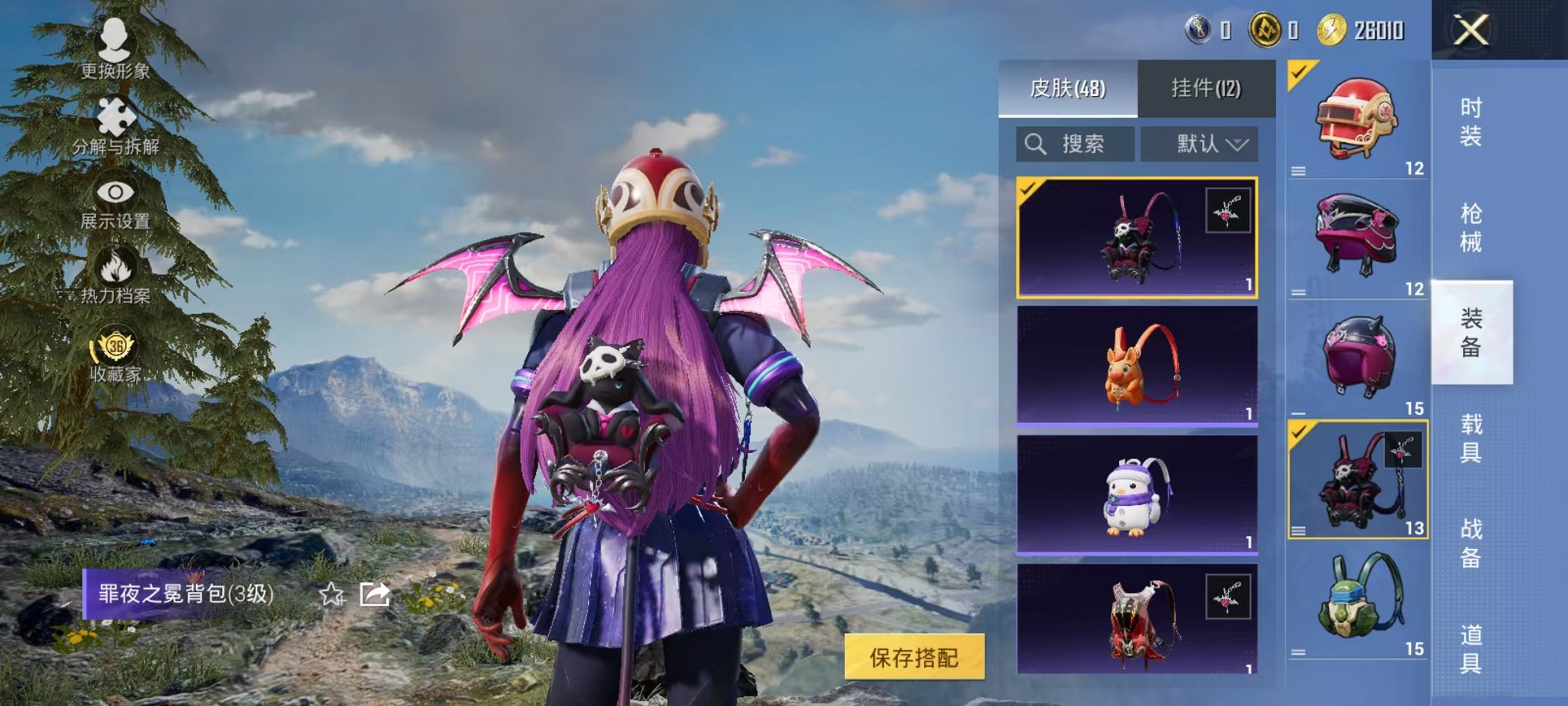Expand the 默认 sorting dropdown

coord(1201,145)
